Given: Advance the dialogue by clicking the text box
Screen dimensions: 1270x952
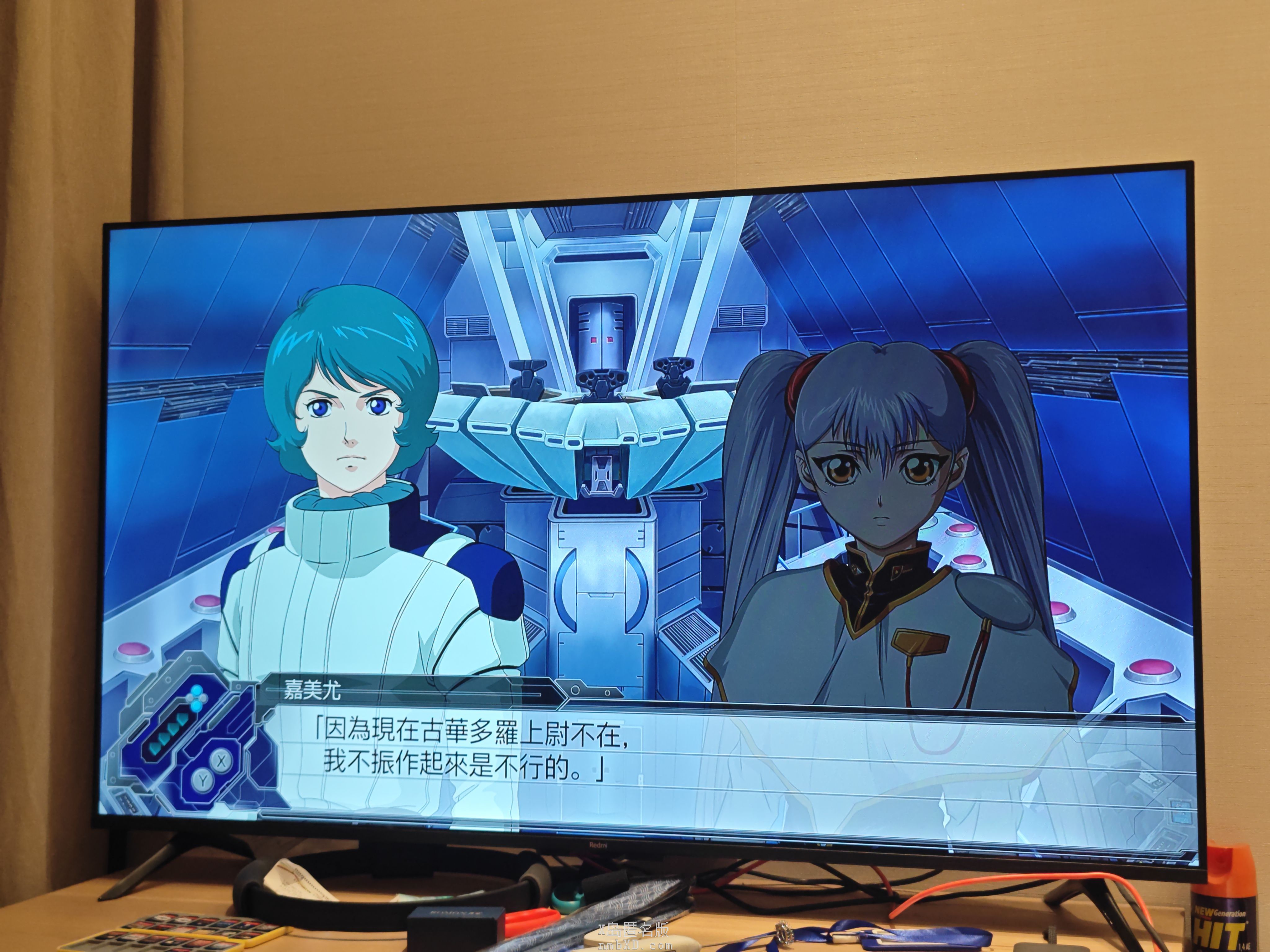Looking at the screenshot, I should click(x=632, y=757).
